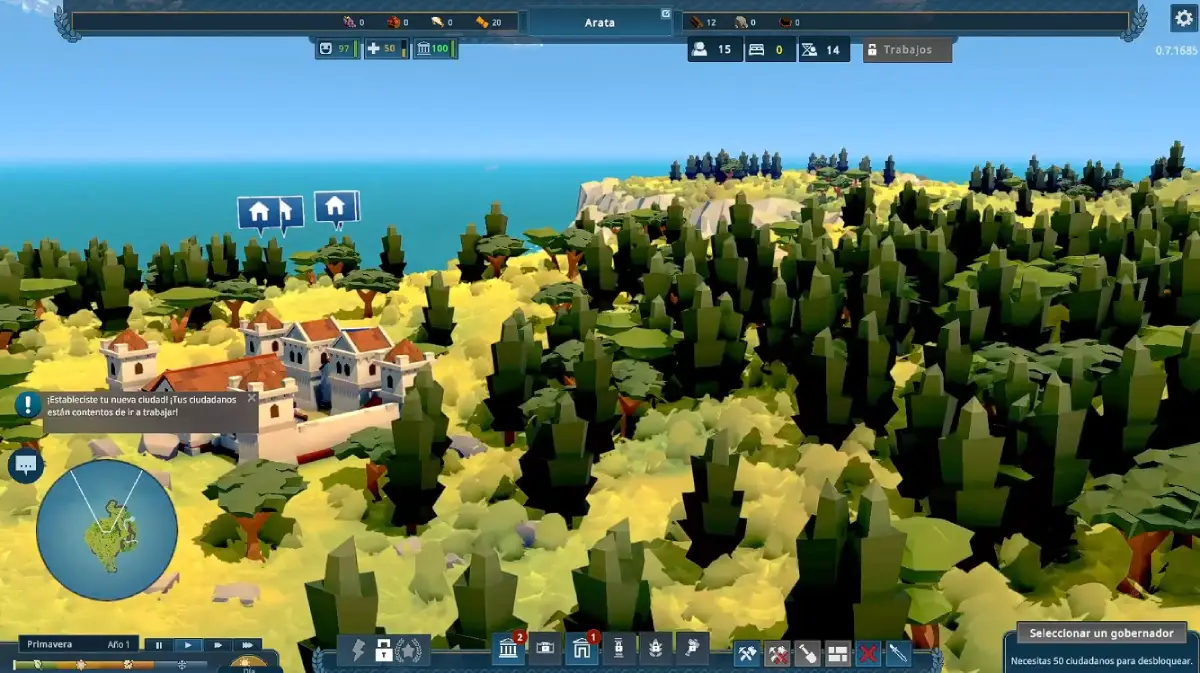The width and height of the screenshot is (1200, 673).
Task: Click the rightmost house marker above the town
Action: point(335,207)
